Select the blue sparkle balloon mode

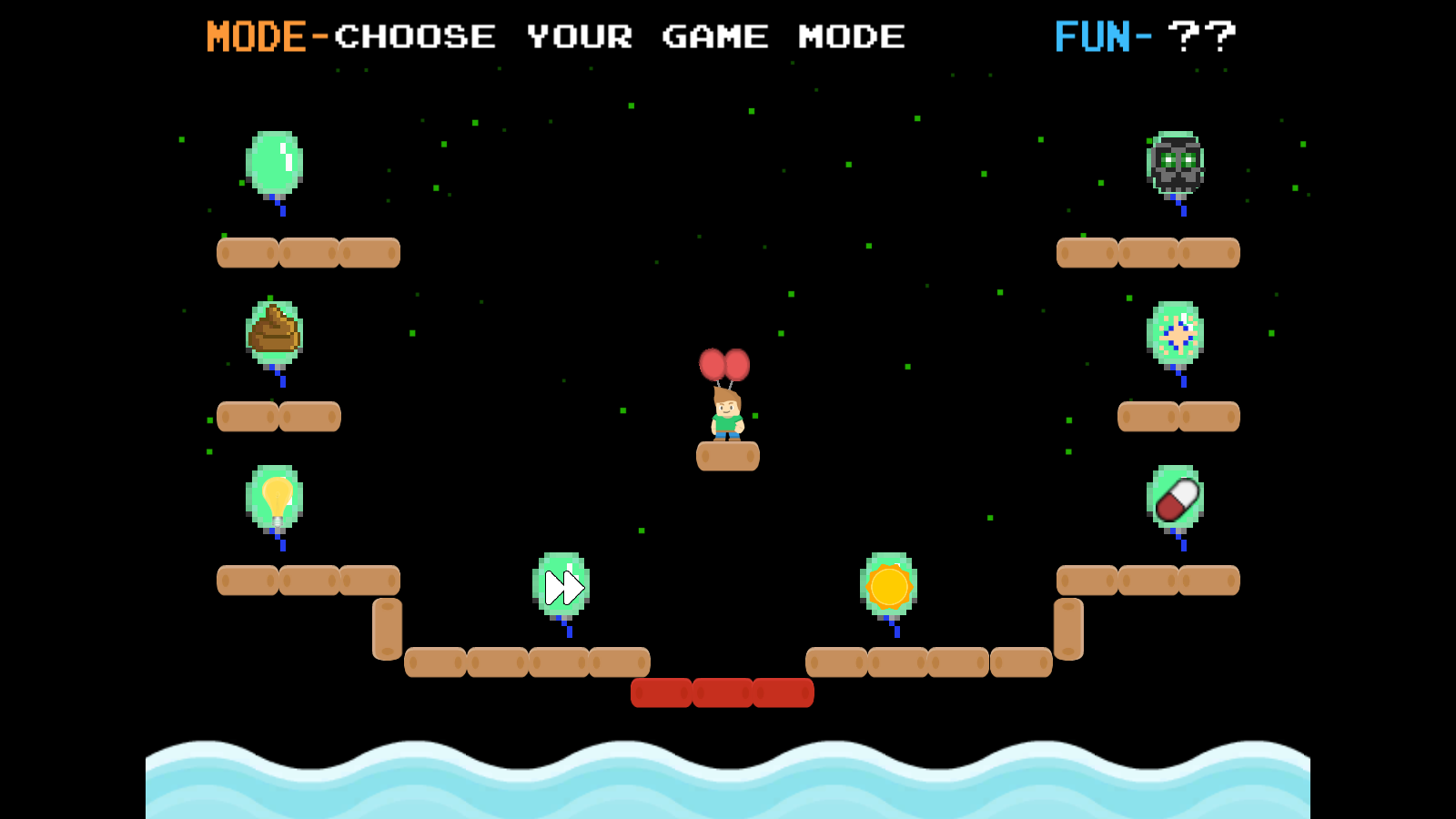(1175, 333)
